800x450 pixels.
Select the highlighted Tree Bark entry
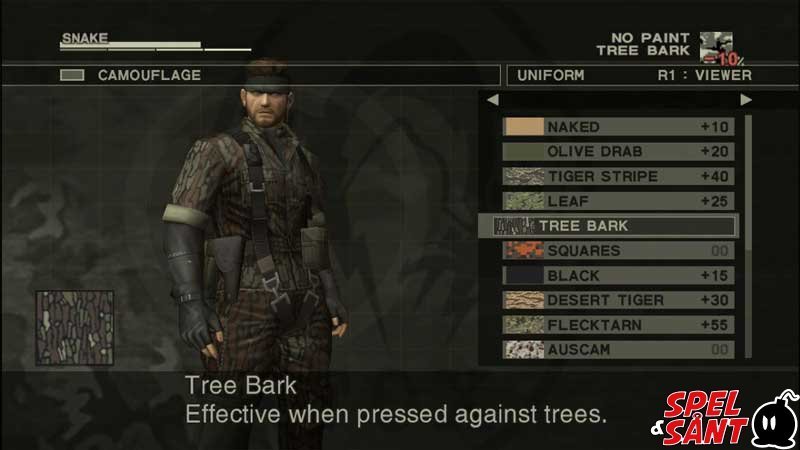click(x=608, y=226)
